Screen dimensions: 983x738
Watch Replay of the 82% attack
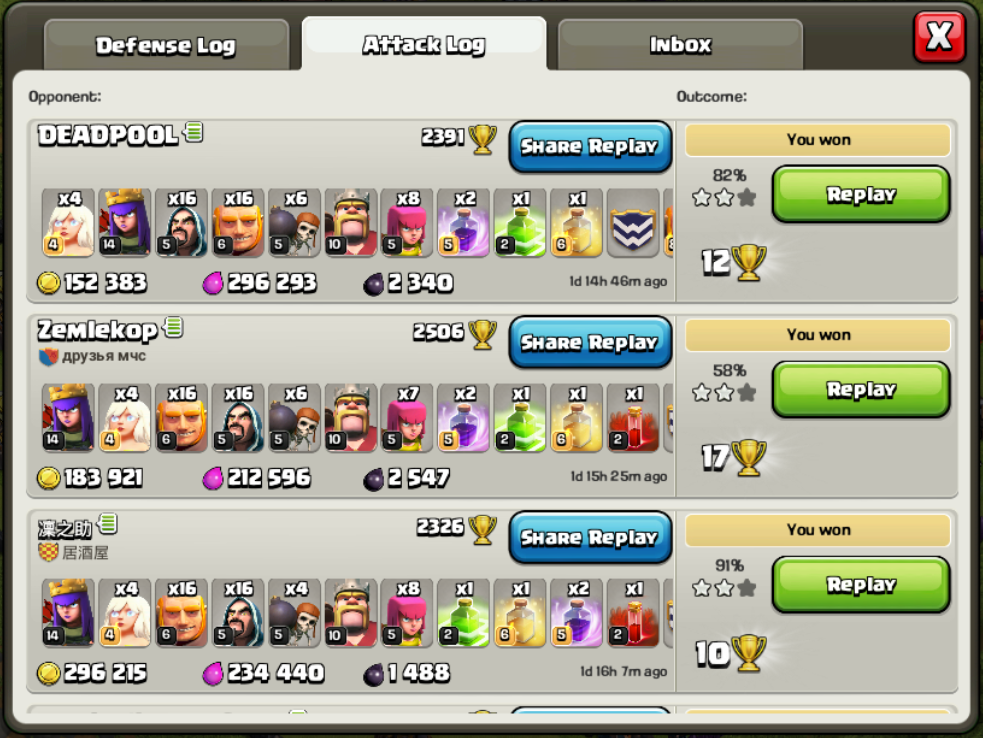pyautogui.click(x=861, y=195)
